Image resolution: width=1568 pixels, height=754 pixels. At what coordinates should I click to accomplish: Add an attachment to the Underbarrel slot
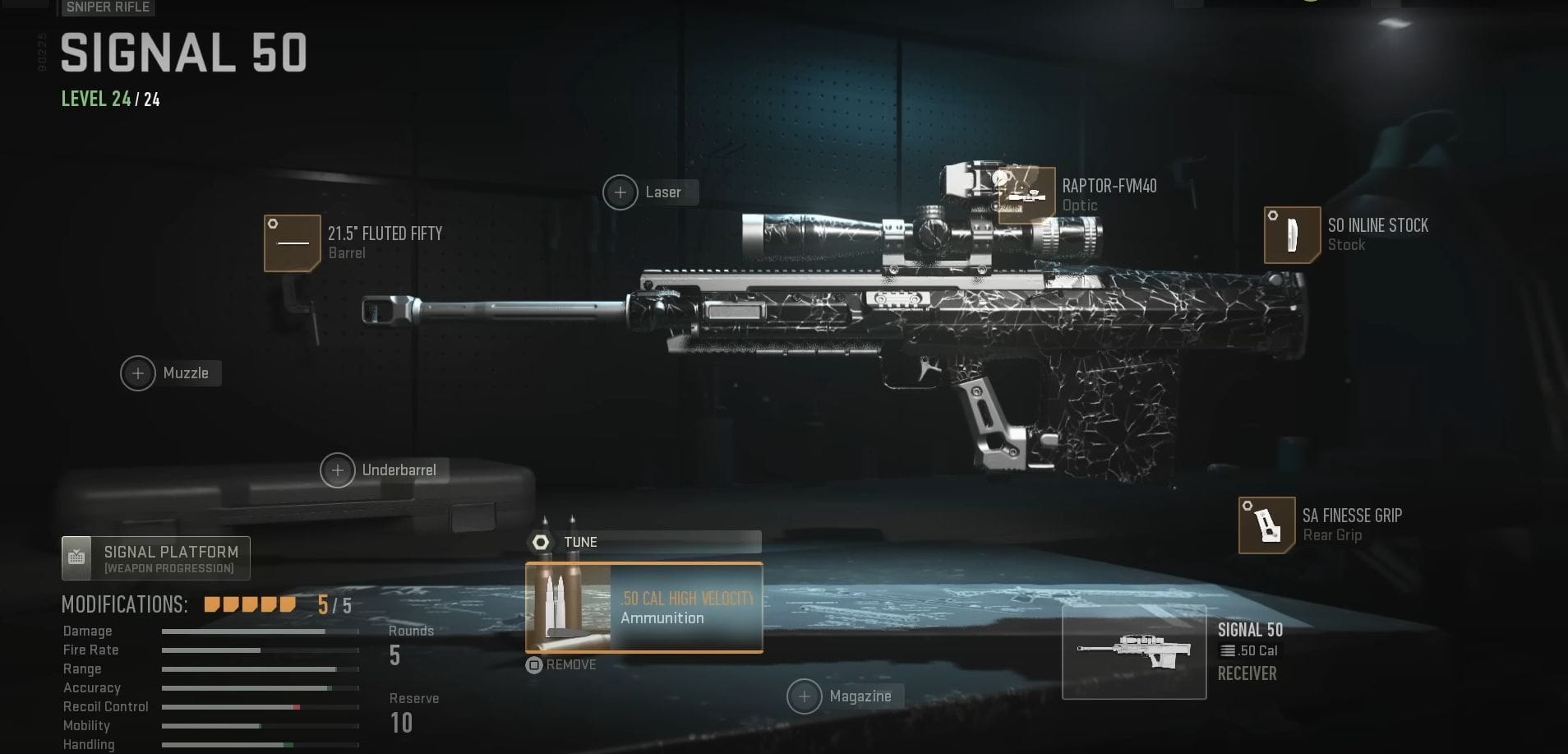point(339,470)
